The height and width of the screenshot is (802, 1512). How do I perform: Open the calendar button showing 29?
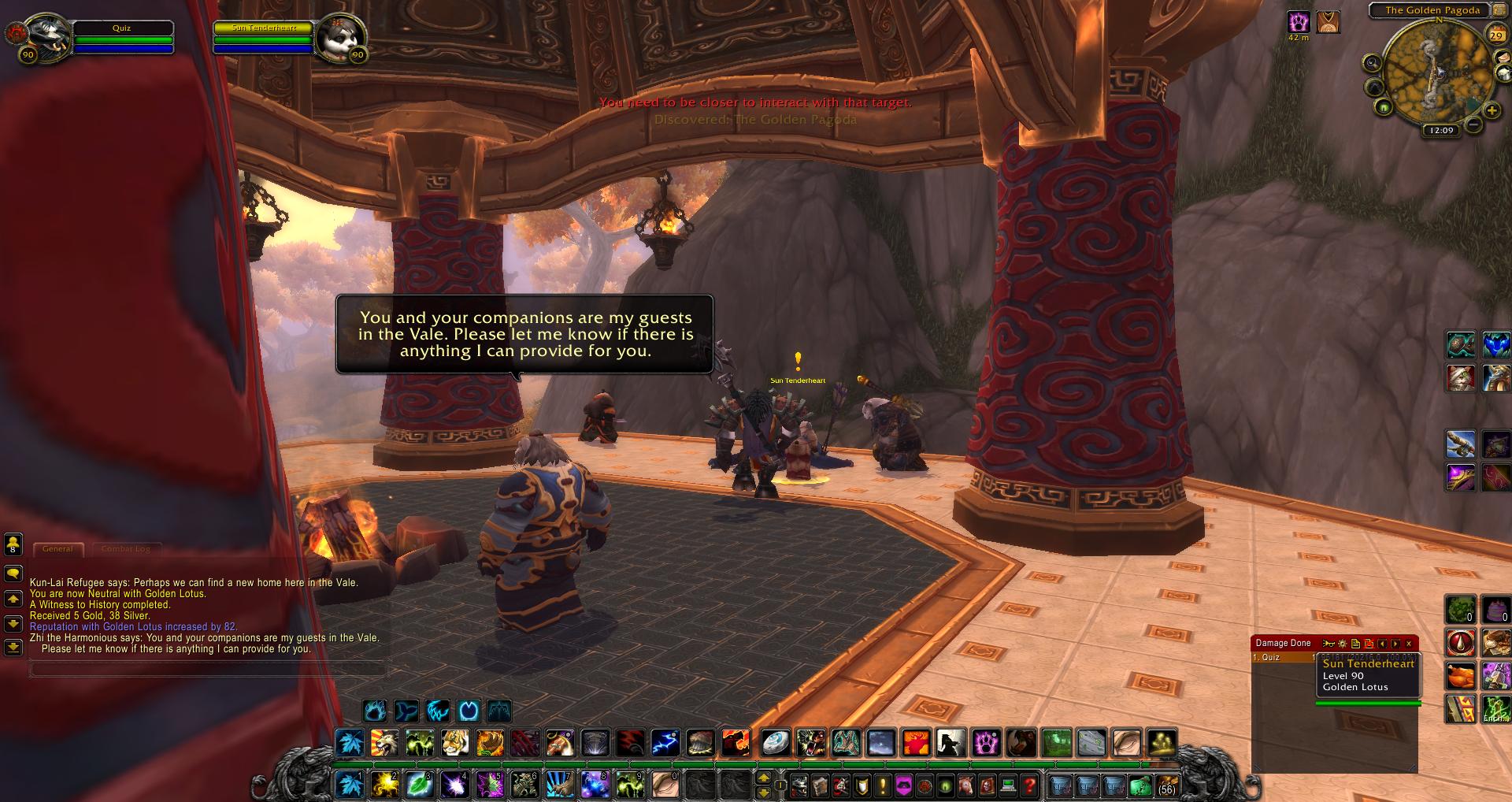click(1495, 35)
